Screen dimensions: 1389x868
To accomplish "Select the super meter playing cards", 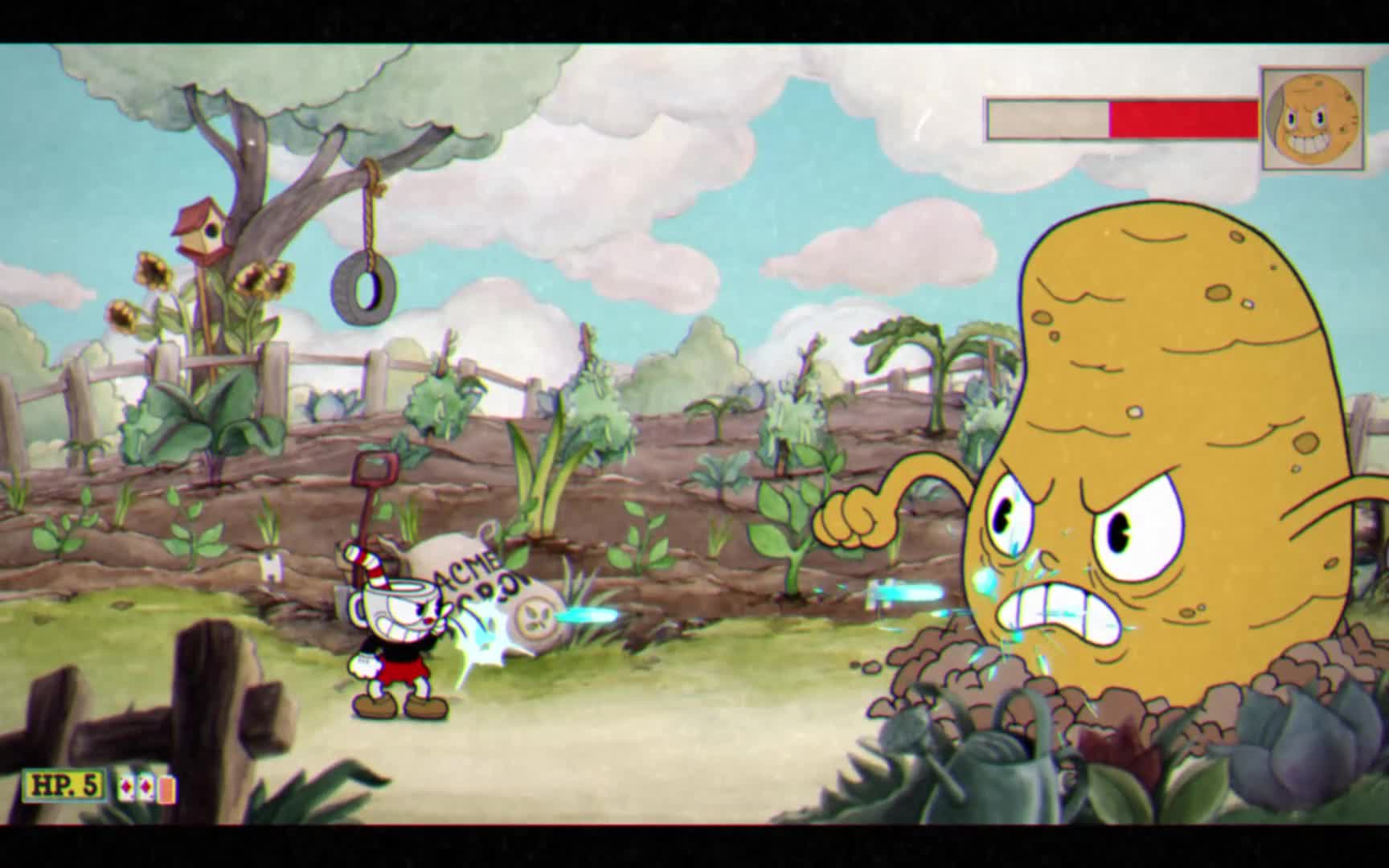I will pyautogui.click(x=146, y=788).
